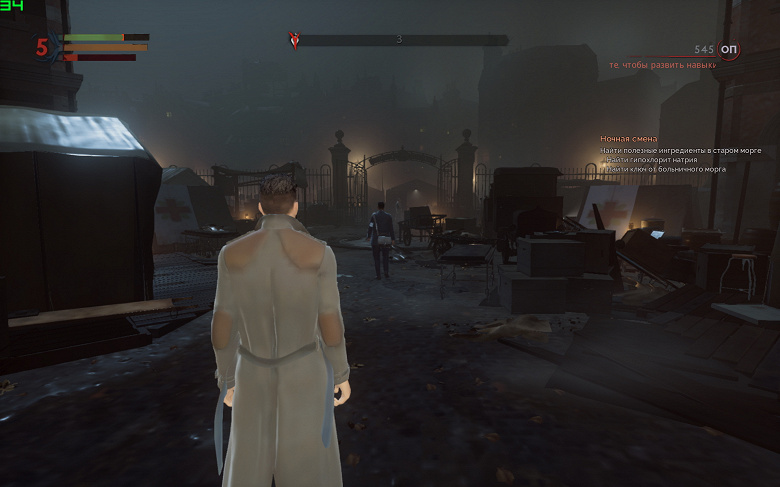
Task: Click the circled ОП experience icon
Action: 729,49
